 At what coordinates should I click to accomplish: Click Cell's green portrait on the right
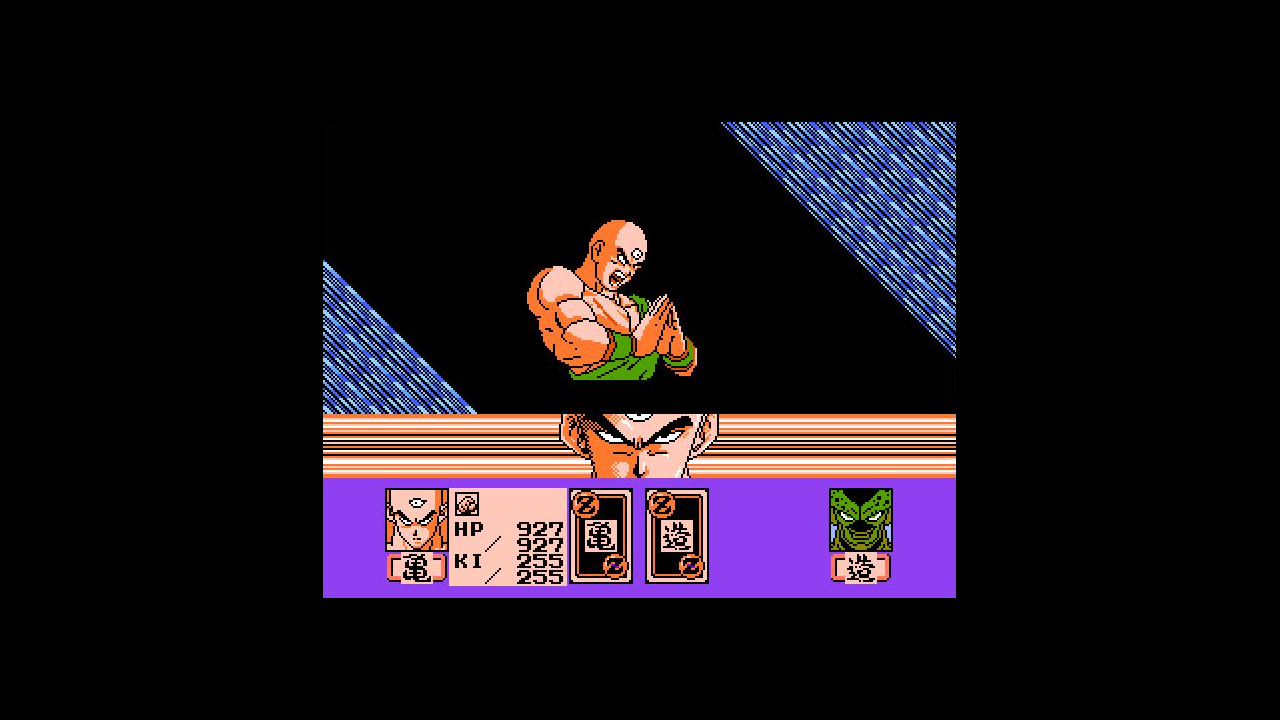859,520
